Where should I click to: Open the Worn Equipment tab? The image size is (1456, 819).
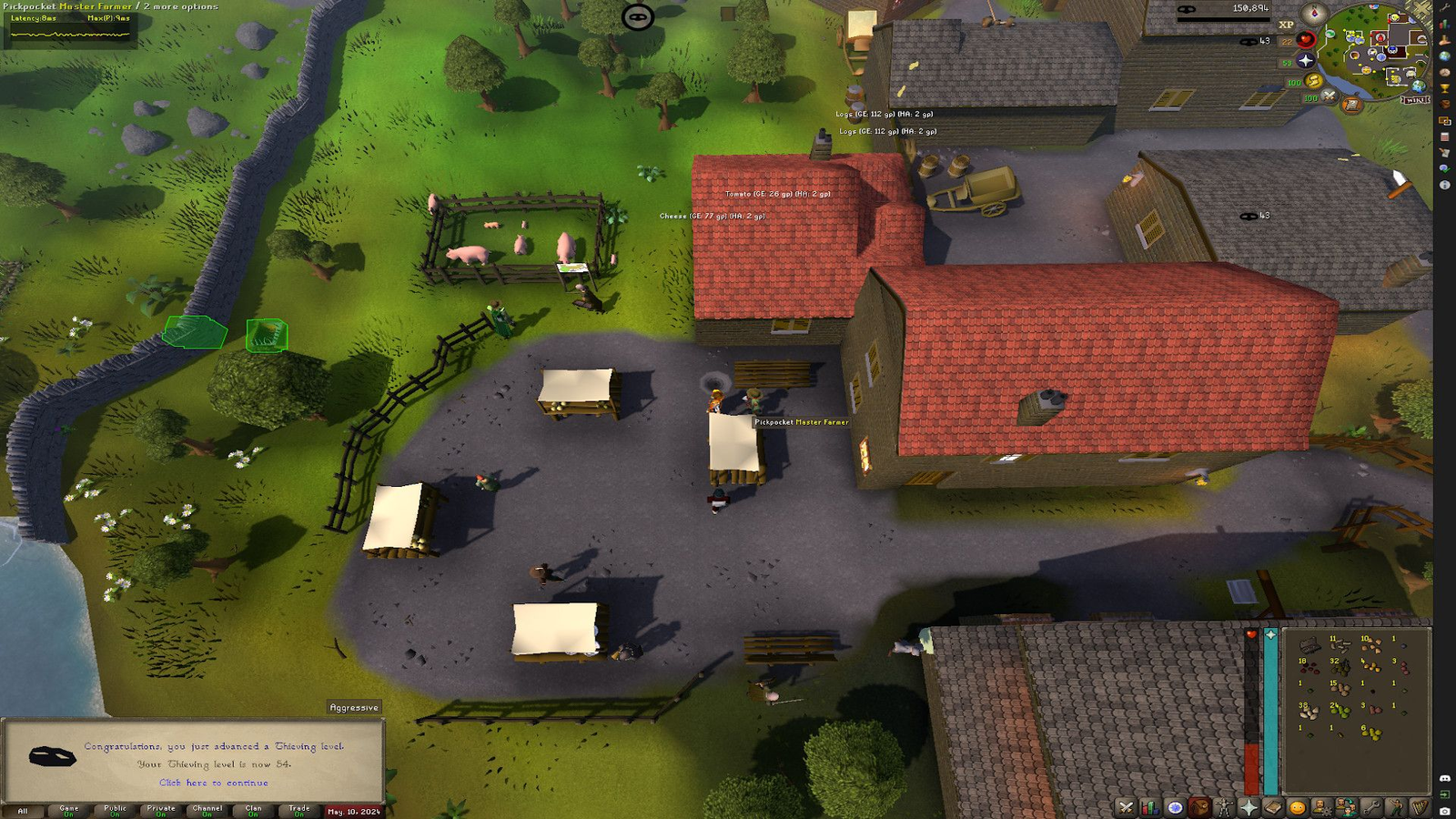[1224, 807]
